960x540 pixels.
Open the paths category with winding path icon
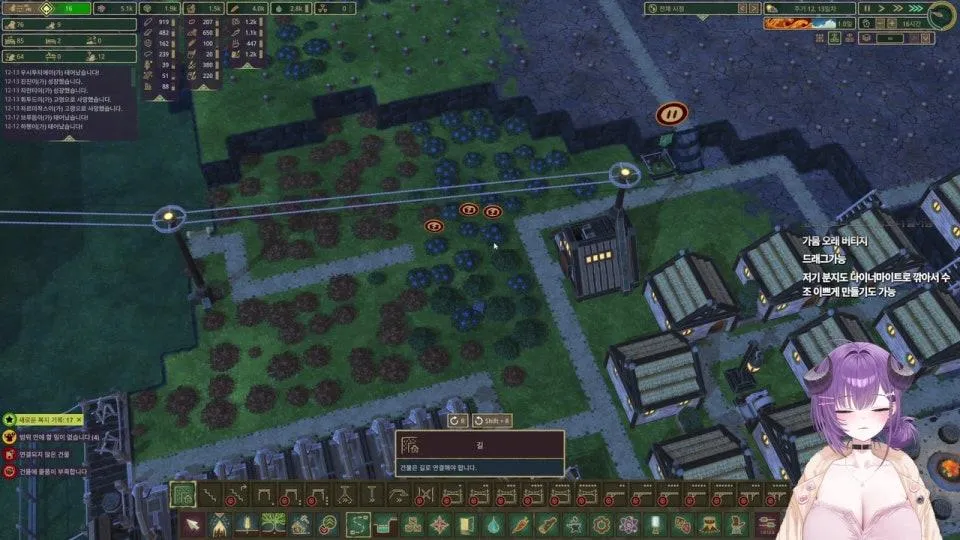(x=358, y=523)
